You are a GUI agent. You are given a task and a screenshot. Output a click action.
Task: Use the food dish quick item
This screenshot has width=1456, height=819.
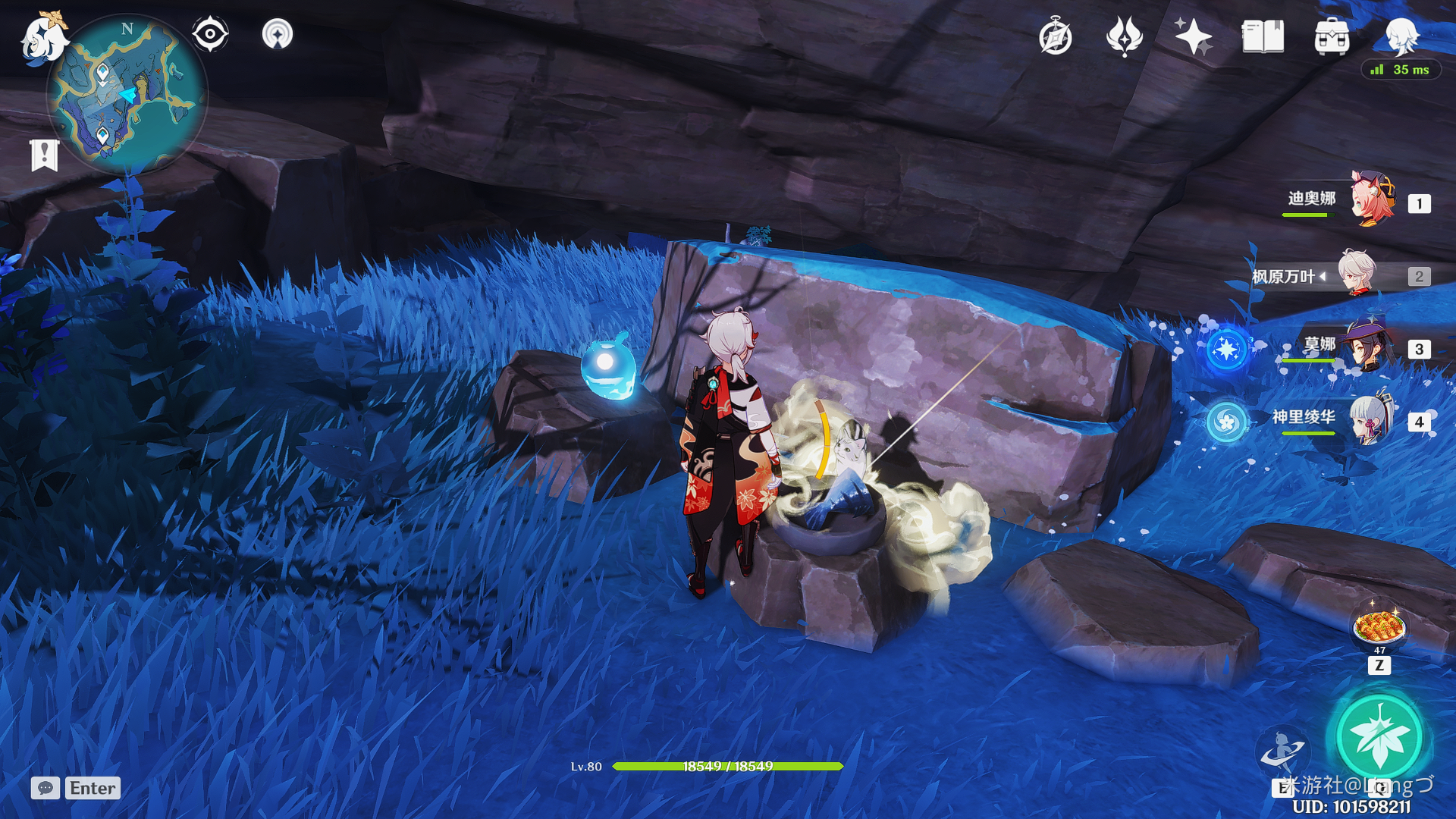[x=1379, y=628]
